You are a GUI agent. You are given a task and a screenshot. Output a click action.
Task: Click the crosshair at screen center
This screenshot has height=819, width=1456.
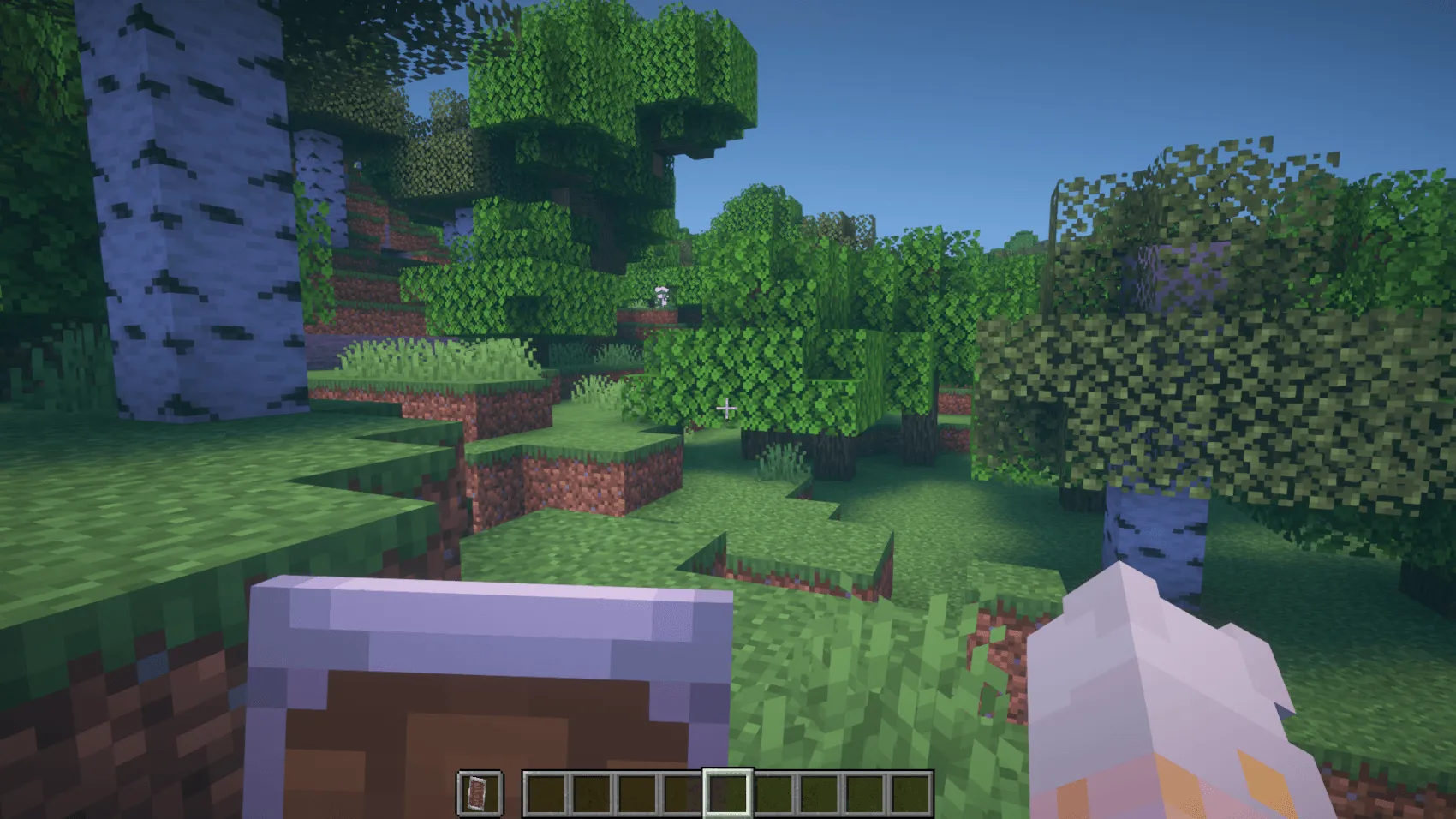728,409
